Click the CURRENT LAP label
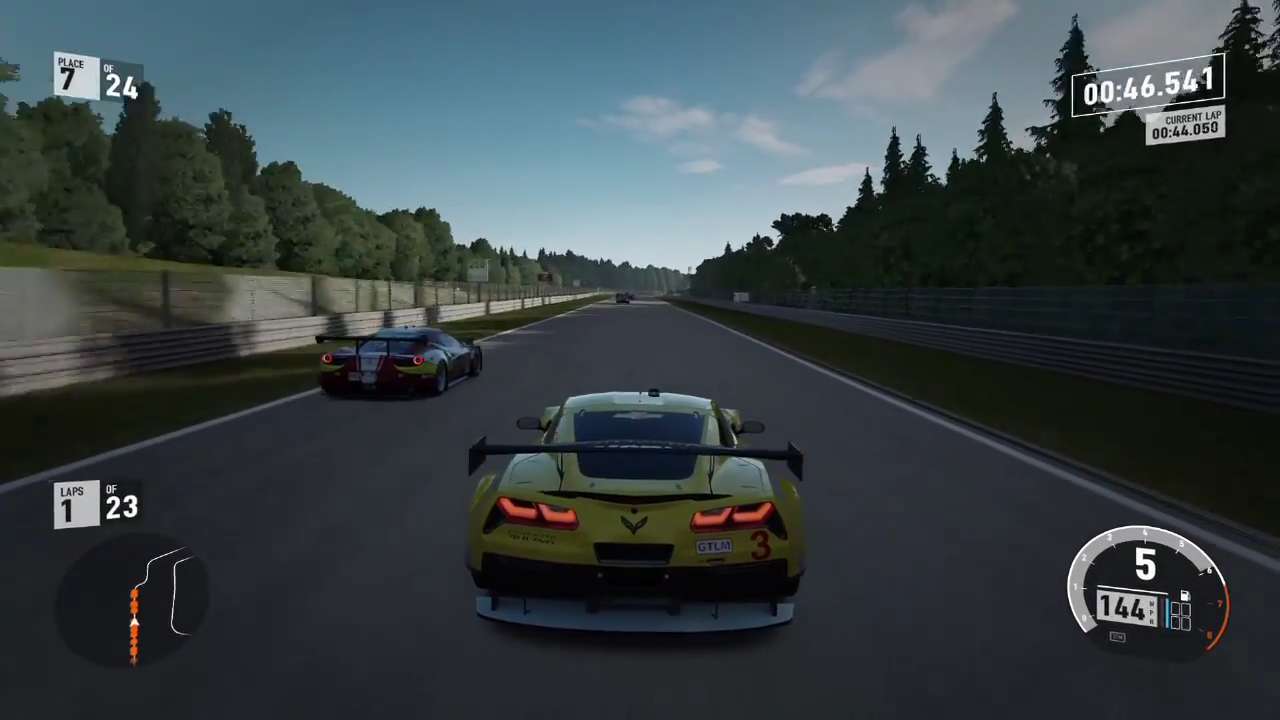The image size is (1280, 720). [x=1192, y=118]
